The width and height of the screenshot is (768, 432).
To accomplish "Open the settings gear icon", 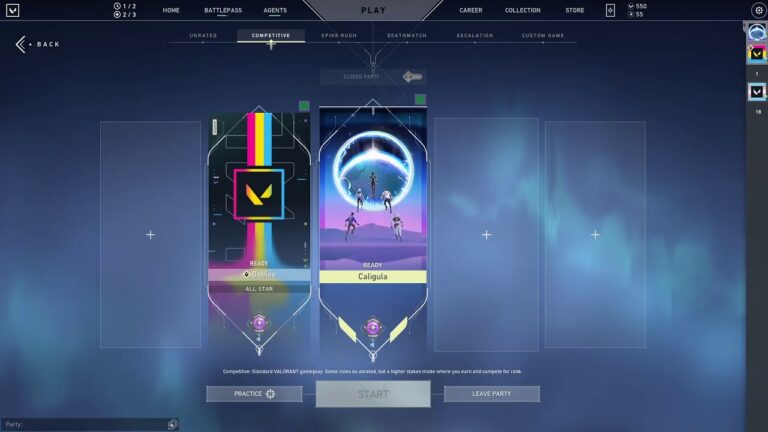I will click(757, 10).
